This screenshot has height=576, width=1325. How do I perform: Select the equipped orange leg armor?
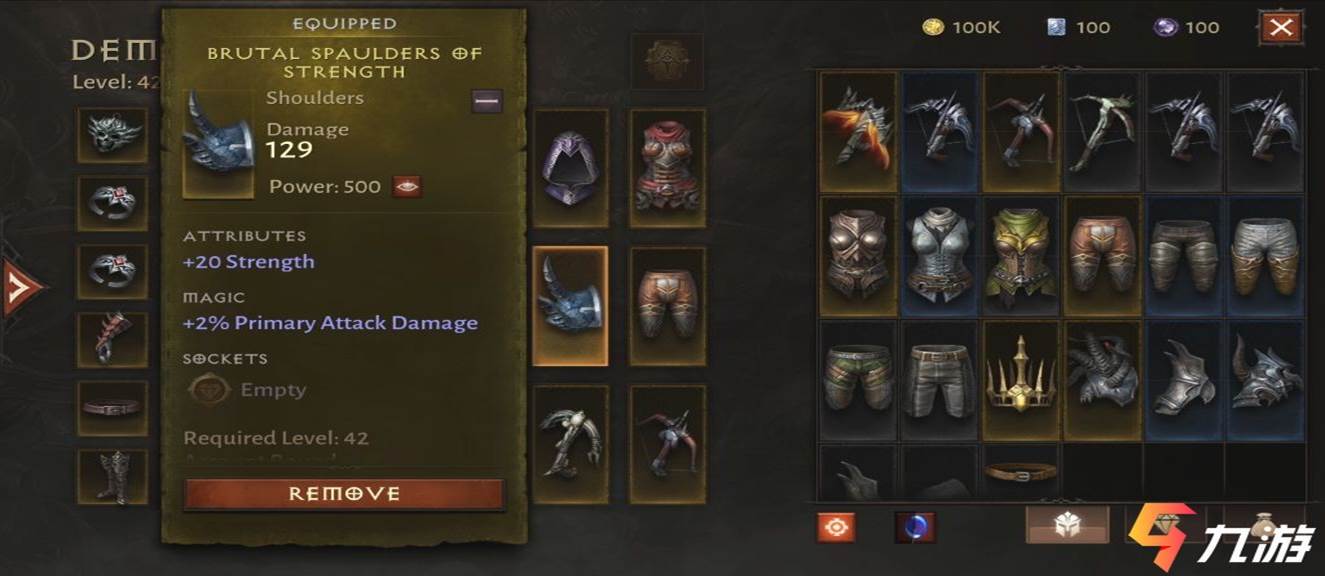(667, 305)
